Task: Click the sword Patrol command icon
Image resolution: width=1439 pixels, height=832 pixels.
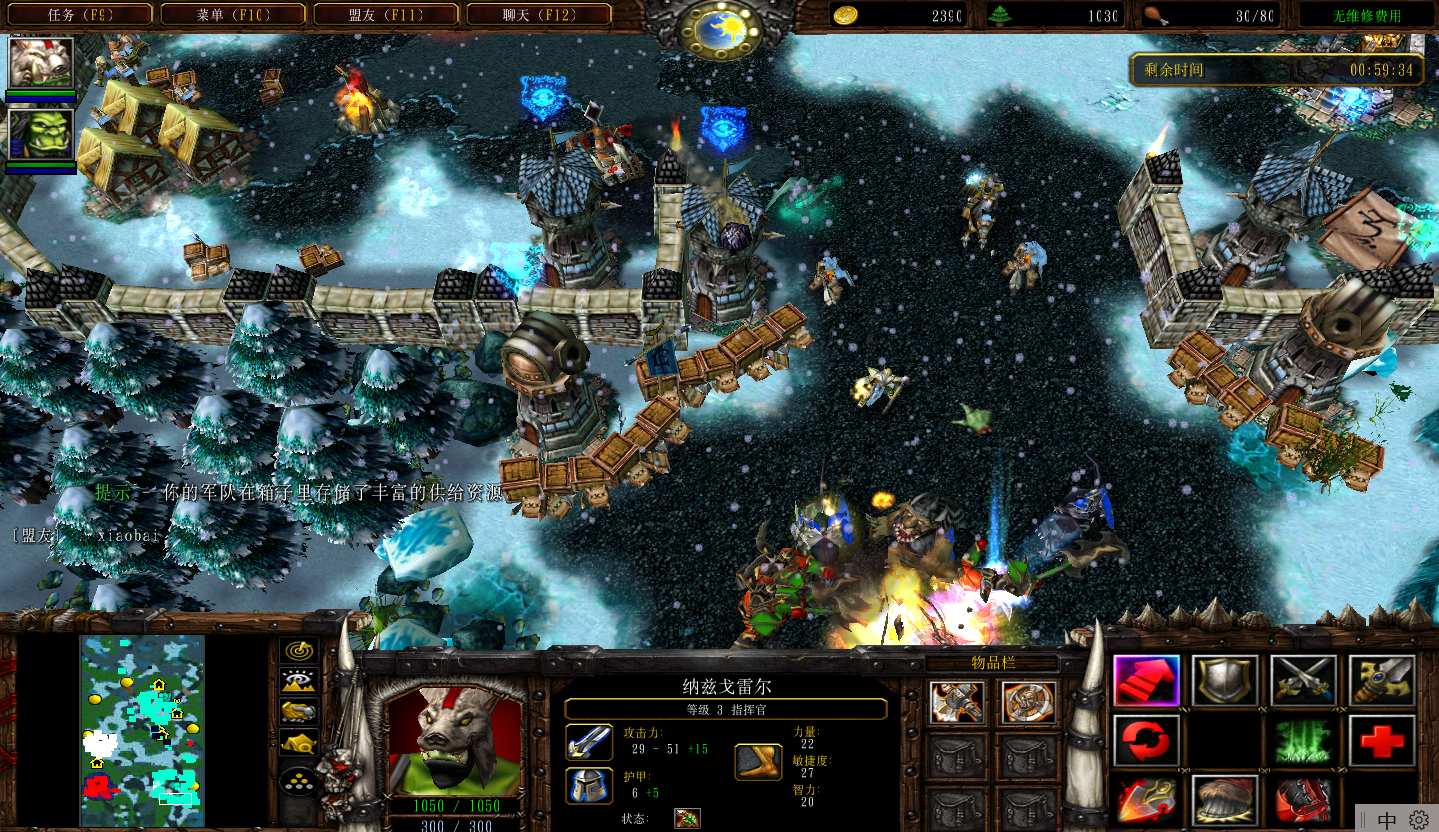Action: click(1381, 681)
